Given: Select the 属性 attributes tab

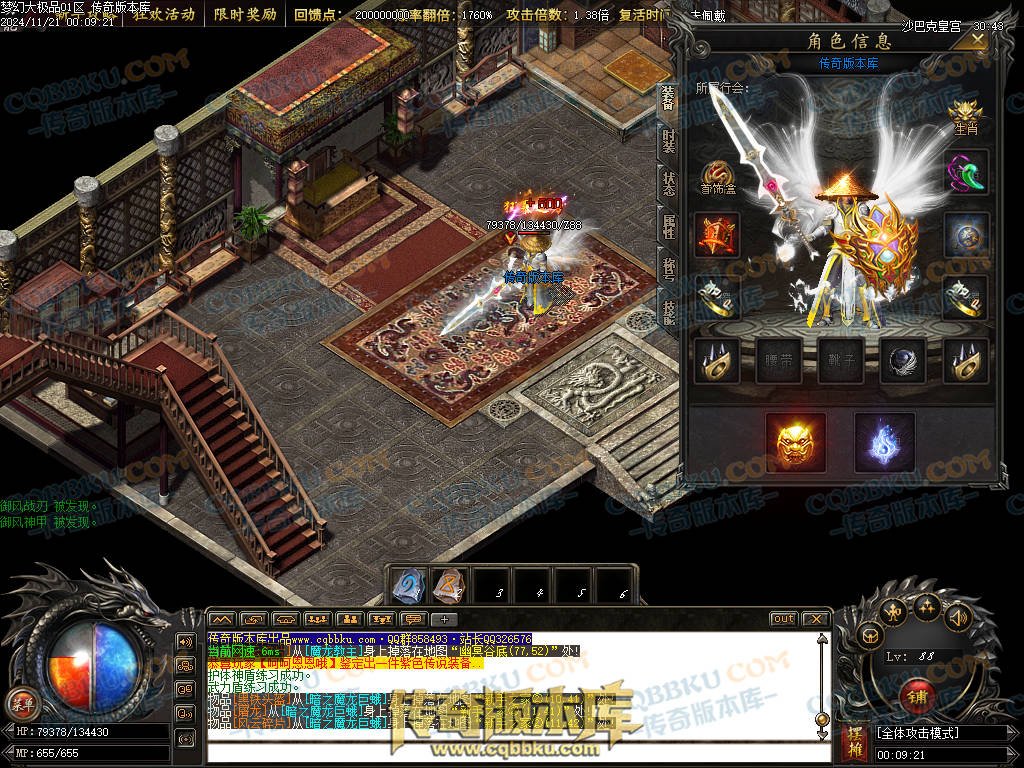Looking at the screenshot, I should click(x=668, y=228).
